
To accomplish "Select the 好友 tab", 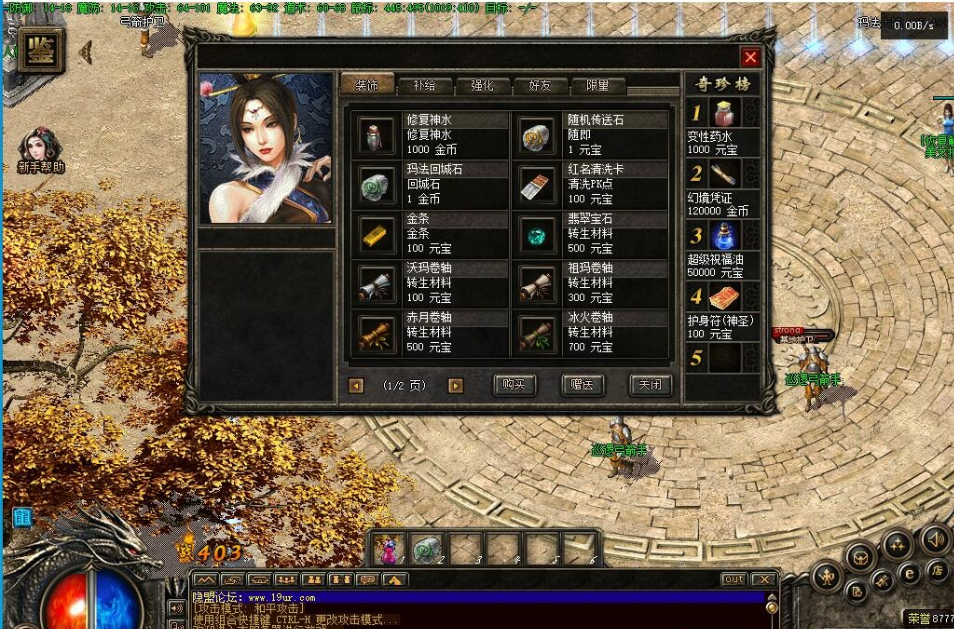I will [x=540, y=86].
